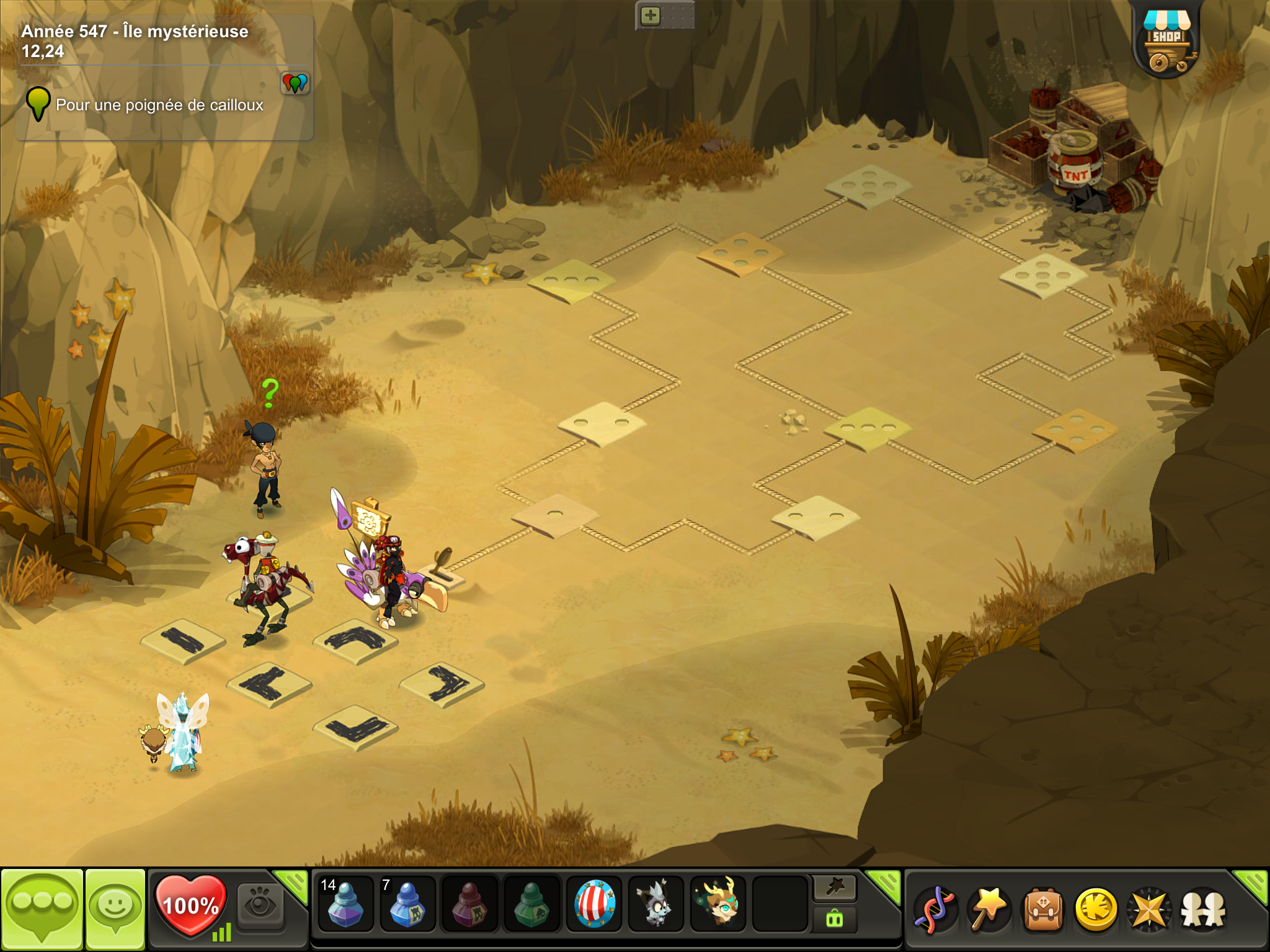This screenshot has width=1270, height=952.
Task: Open the spells star wand menu
Action: click(988, 909)
